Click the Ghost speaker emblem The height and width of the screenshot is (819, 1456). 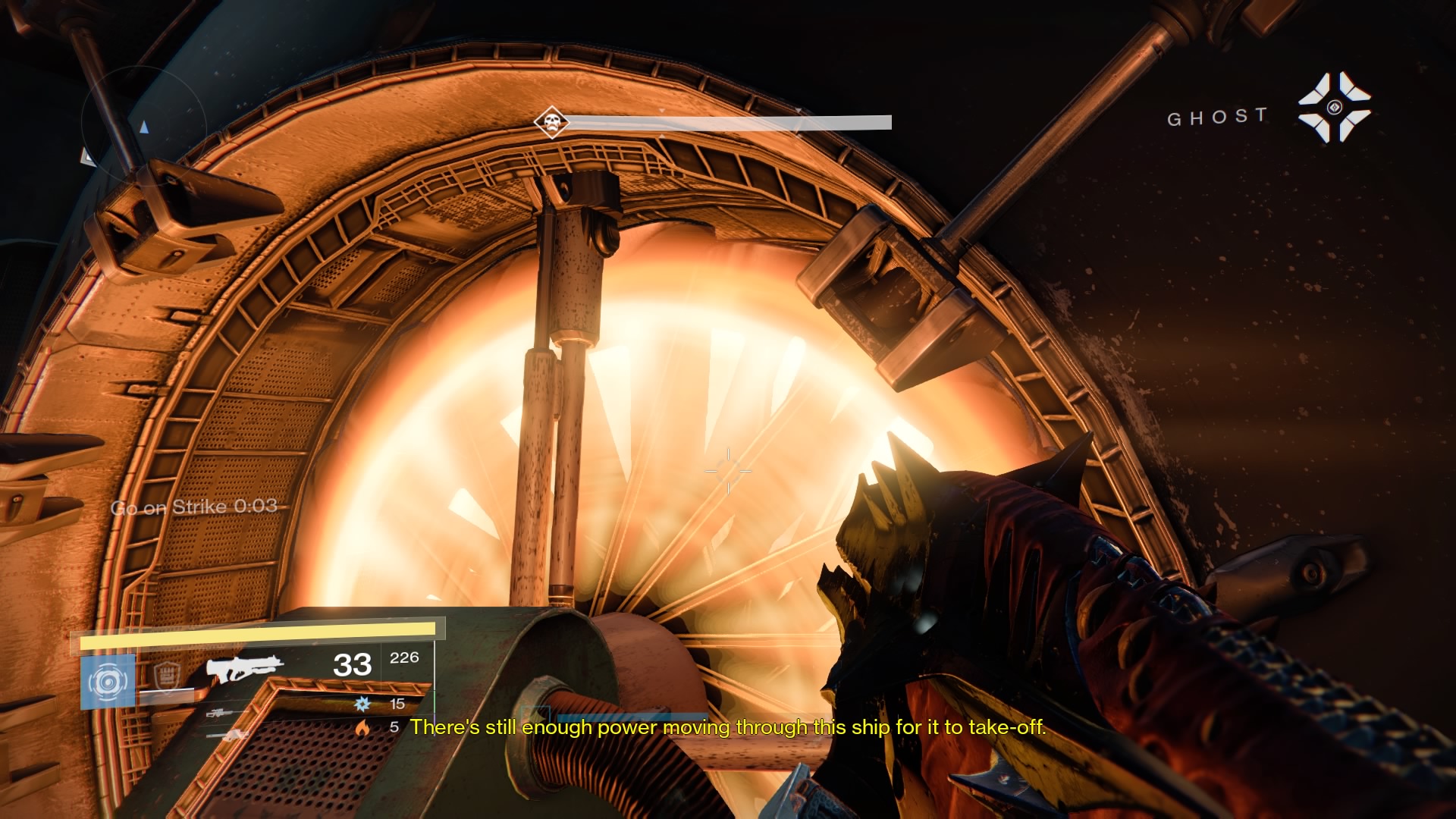coord(1334,107)
